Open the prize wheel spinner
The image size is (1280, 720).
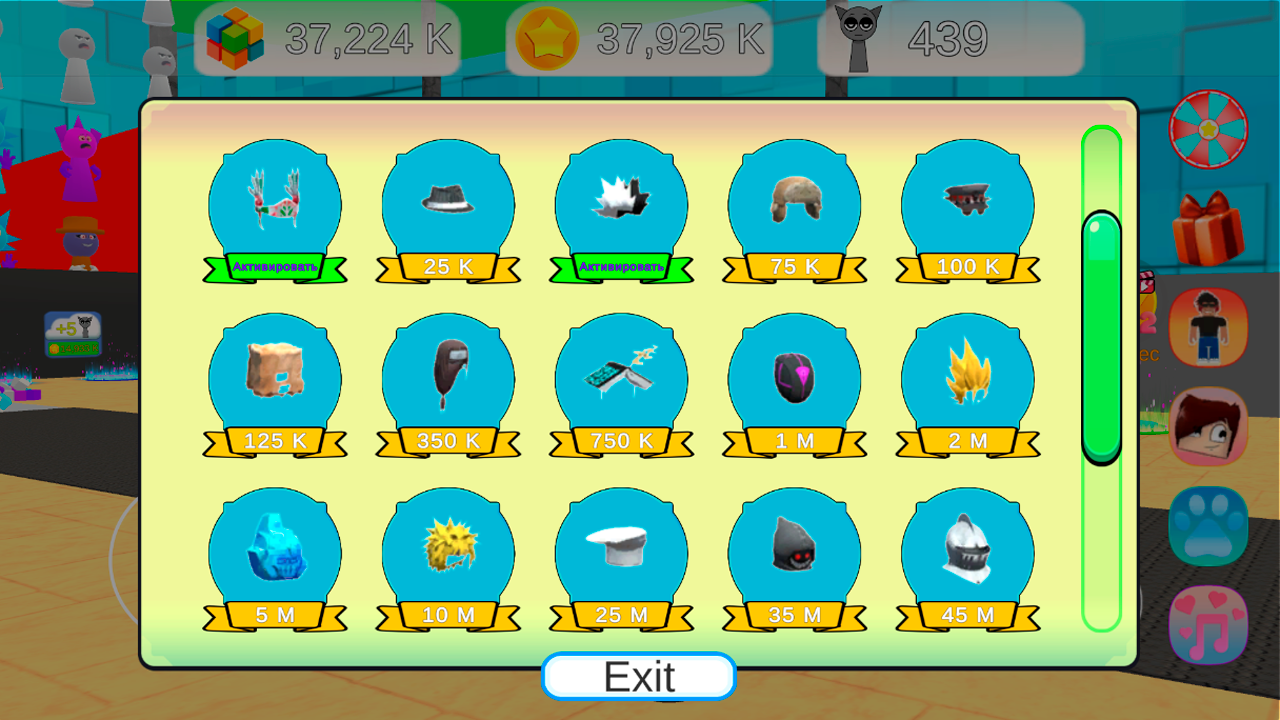pyautogui.click(x=1208, y=128)
